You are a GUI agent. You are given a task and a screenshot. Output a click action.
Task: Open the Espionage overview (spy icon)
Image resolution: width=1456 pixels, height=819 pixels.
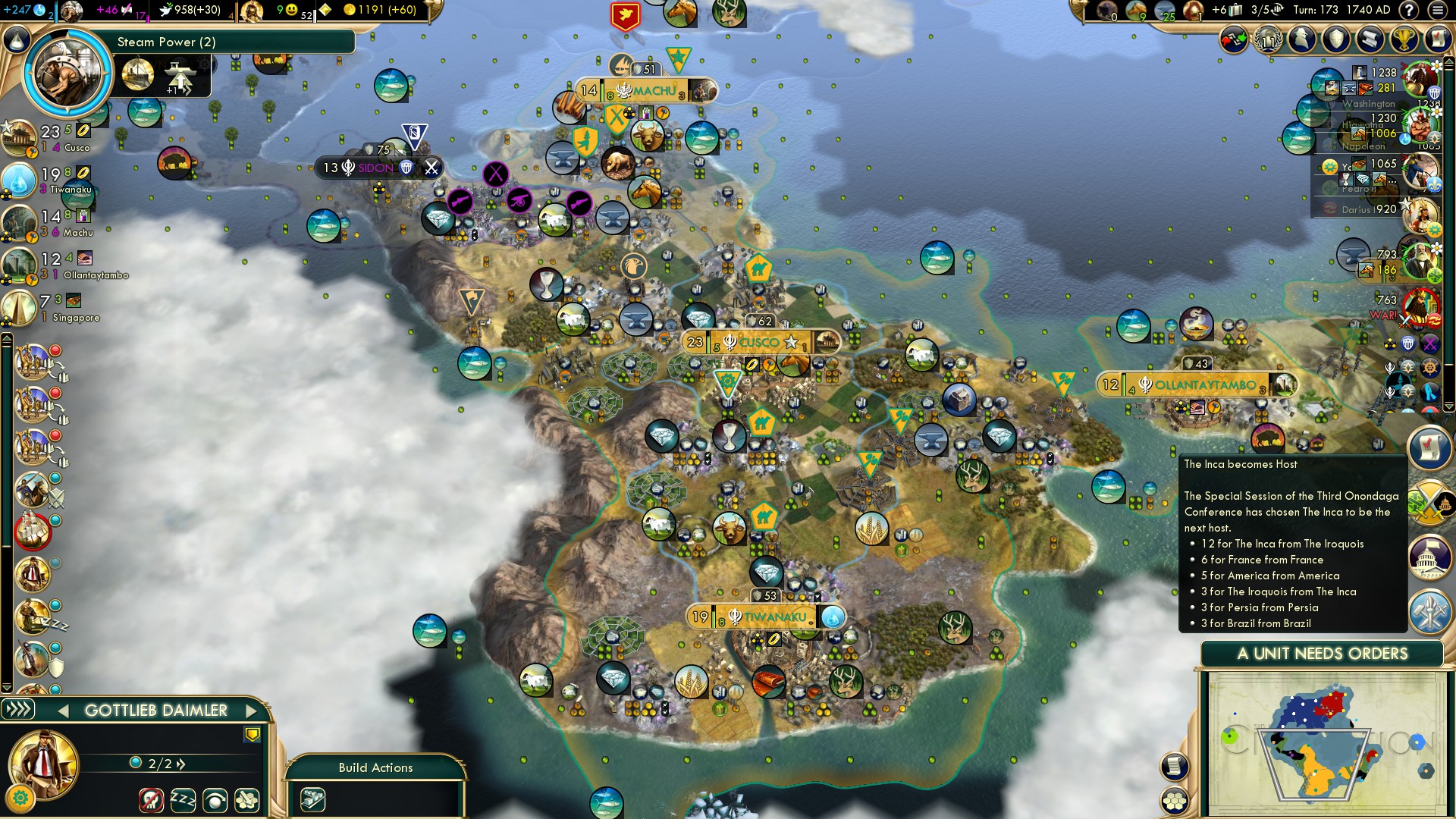pyautogui.click(x=1302, y=39)
